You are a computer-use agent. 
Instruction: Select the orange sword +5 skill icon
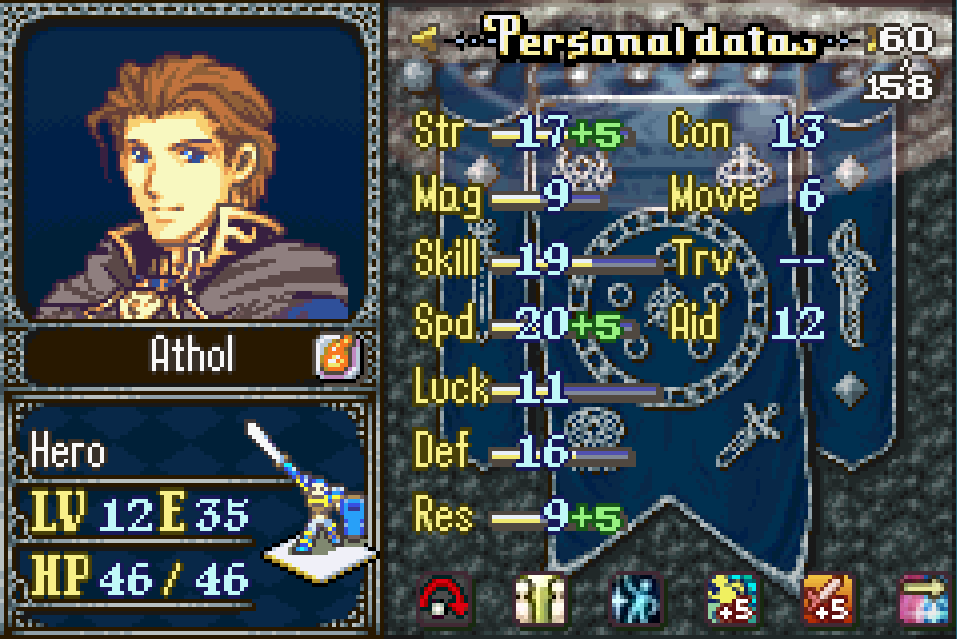(828, 600)
